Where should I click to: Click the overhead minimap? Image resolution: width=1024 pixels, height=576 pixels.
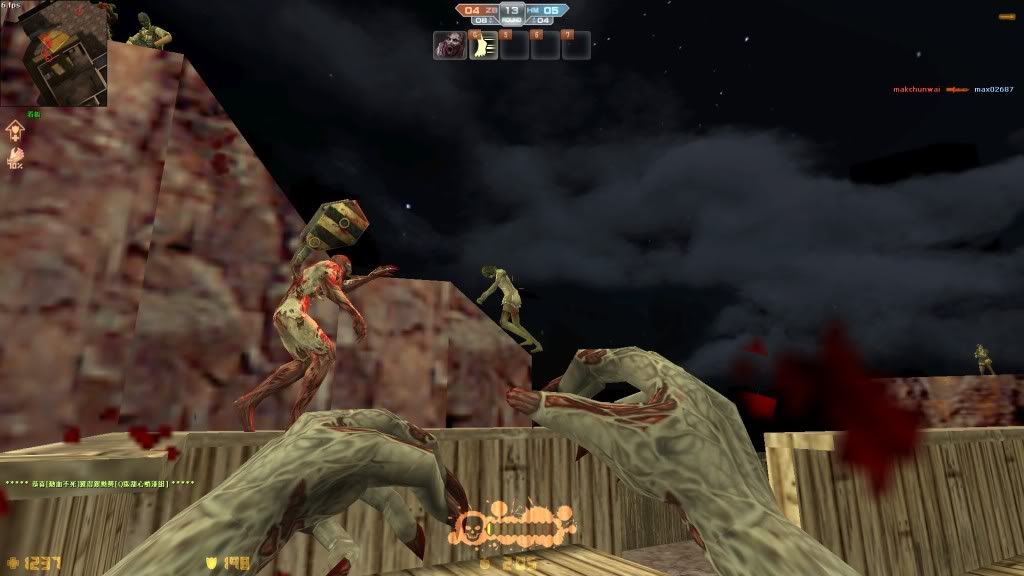(x=54, y=55)
